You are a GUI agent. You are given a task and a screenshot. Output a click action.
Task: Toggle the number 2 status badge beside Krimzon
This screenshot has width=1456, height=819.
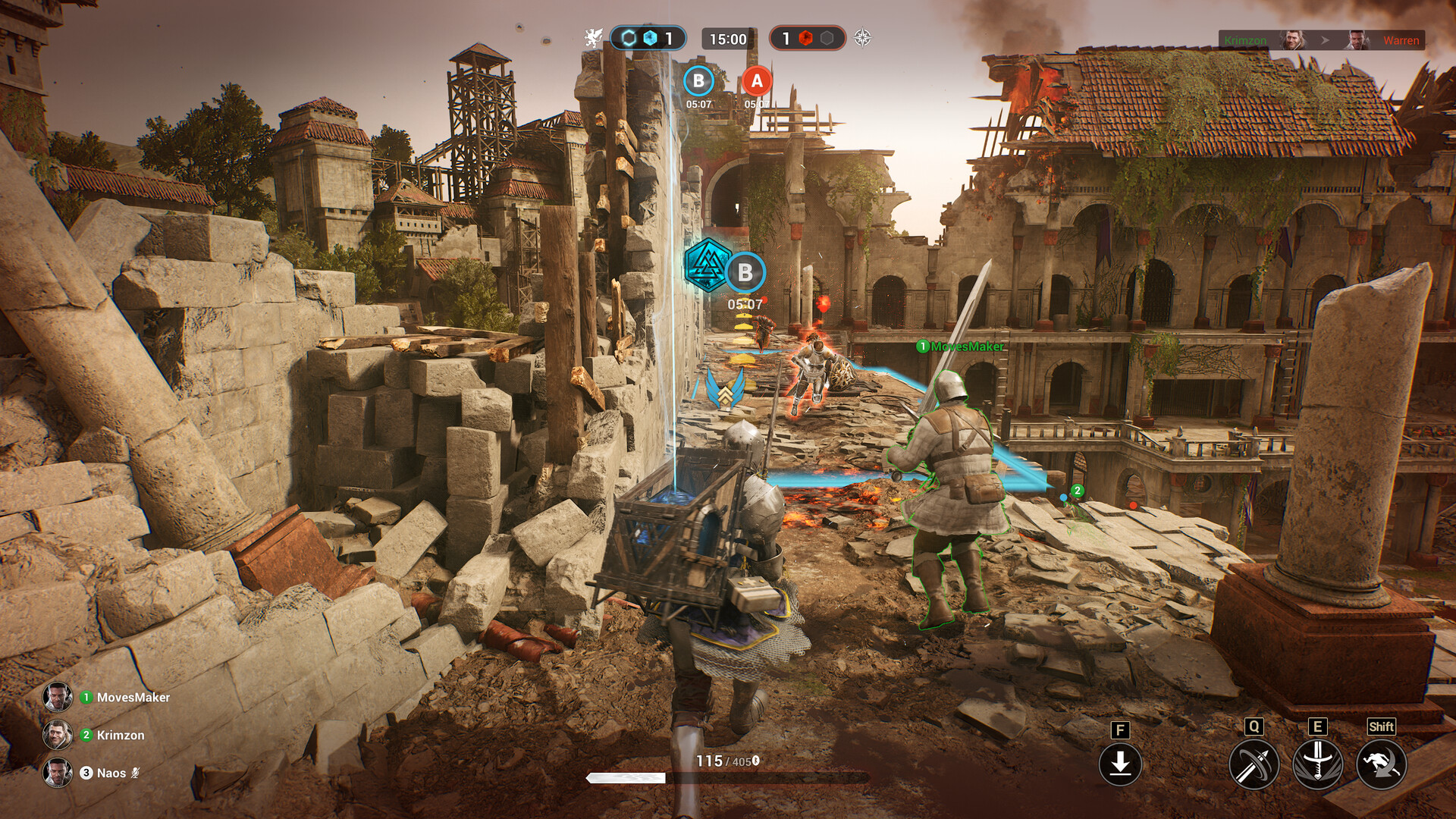pyautogui.click(x=86, y=735)
